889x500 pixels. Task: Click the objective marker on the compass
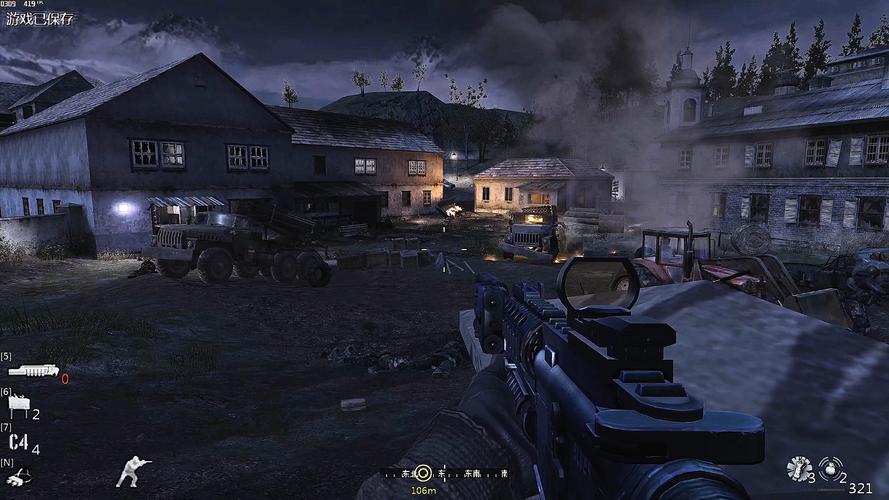(x=423, y=472)
